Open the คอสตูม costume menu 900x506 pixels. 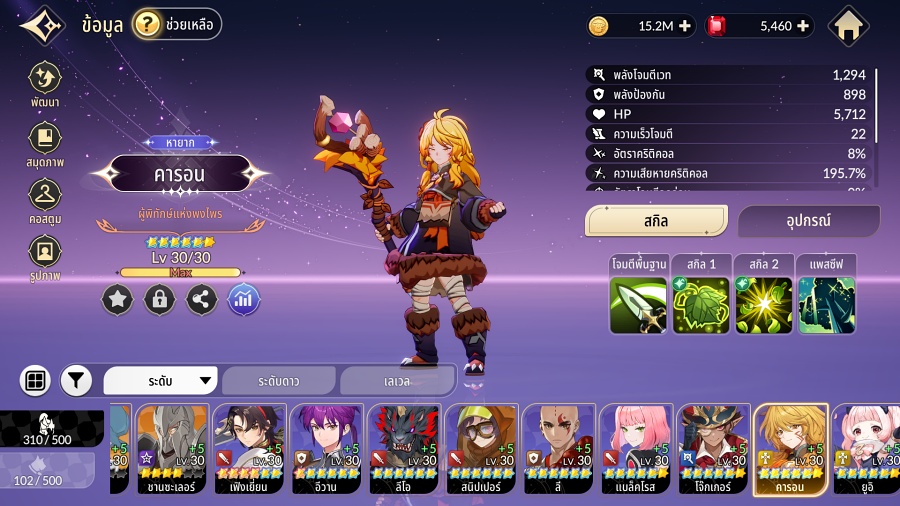coord(44,199)
